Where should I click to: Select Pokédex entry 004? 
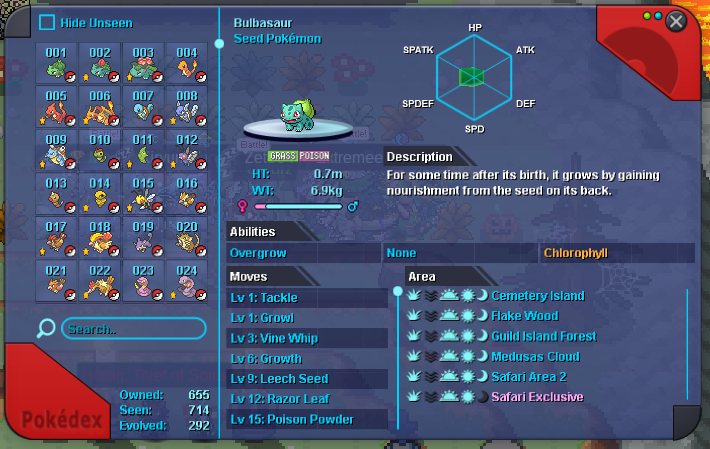186,64
